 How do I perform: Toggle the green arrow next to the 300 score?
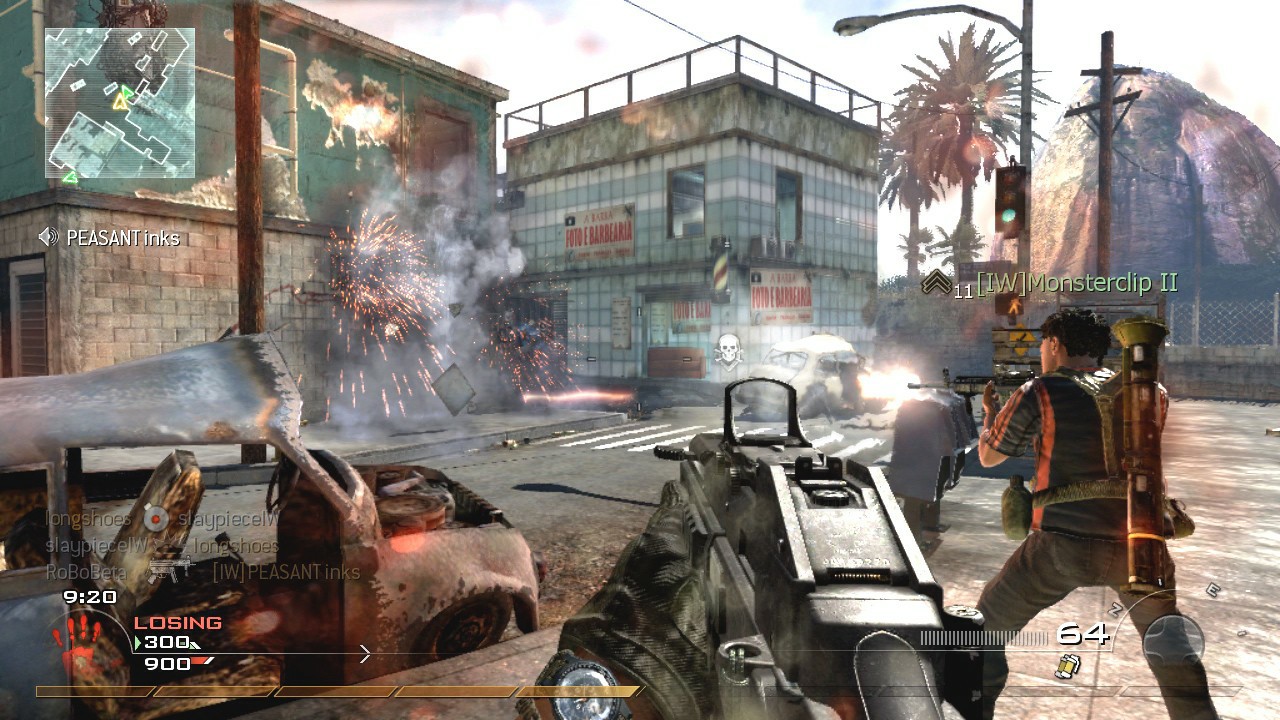coord(138,642)
